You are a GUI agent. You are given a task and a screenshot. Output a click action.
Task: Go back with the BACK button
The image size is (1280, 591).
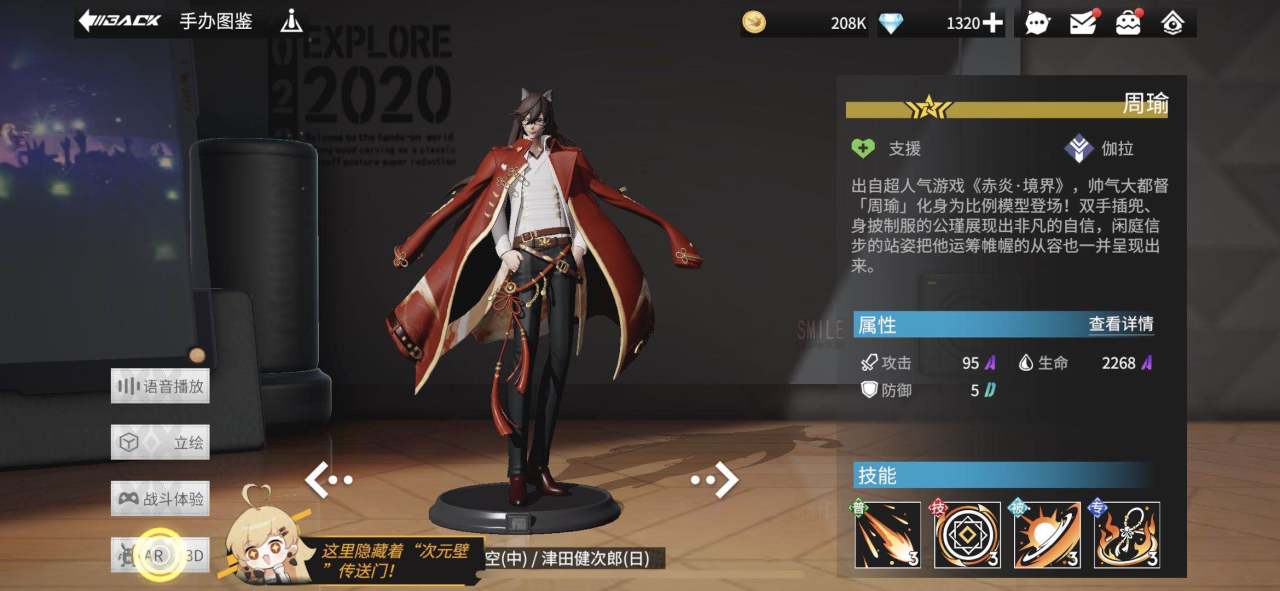click(x=119, y=21)
